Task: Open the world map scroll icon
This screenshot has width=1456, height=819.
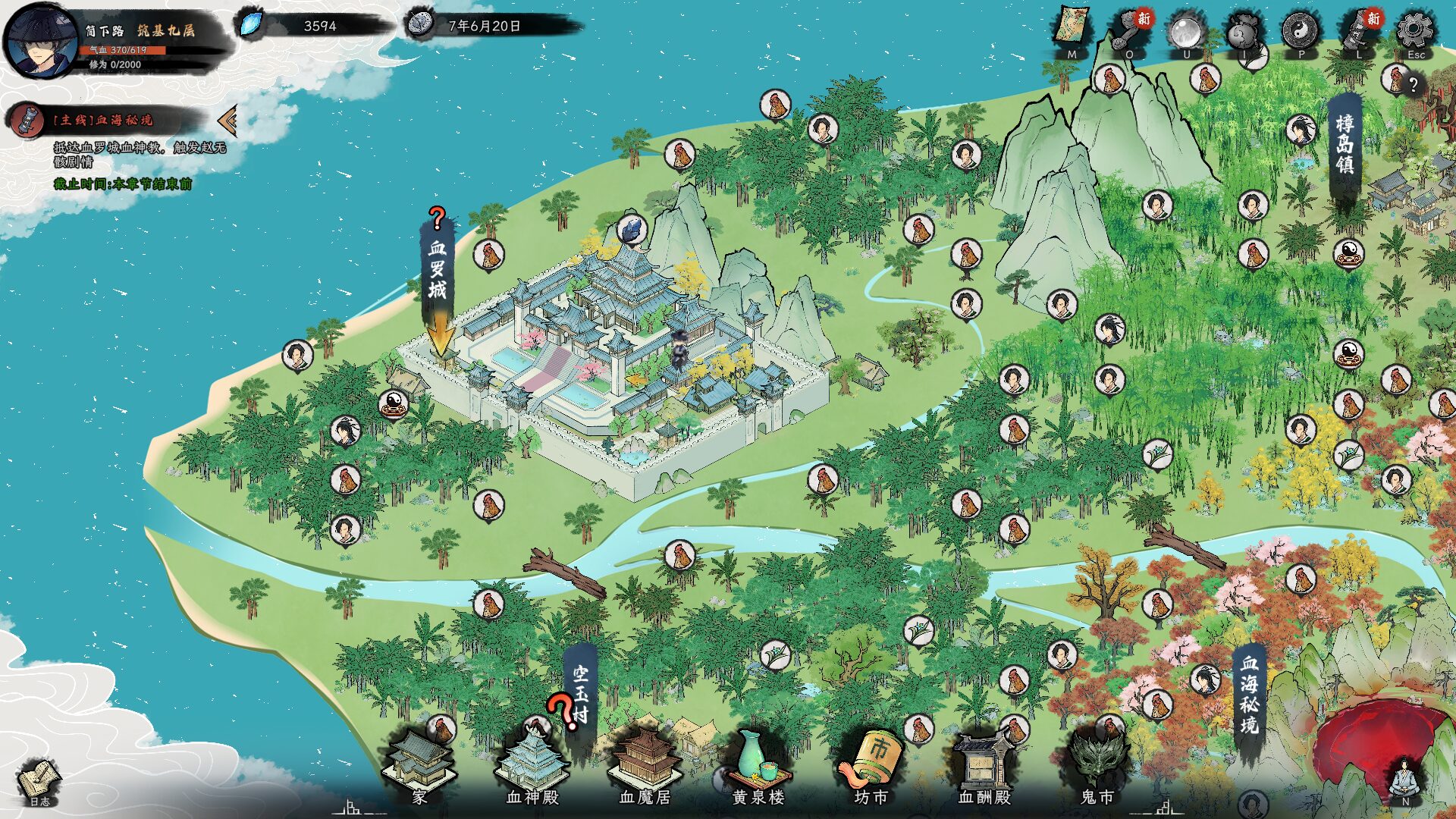Action: point(1072,30)
